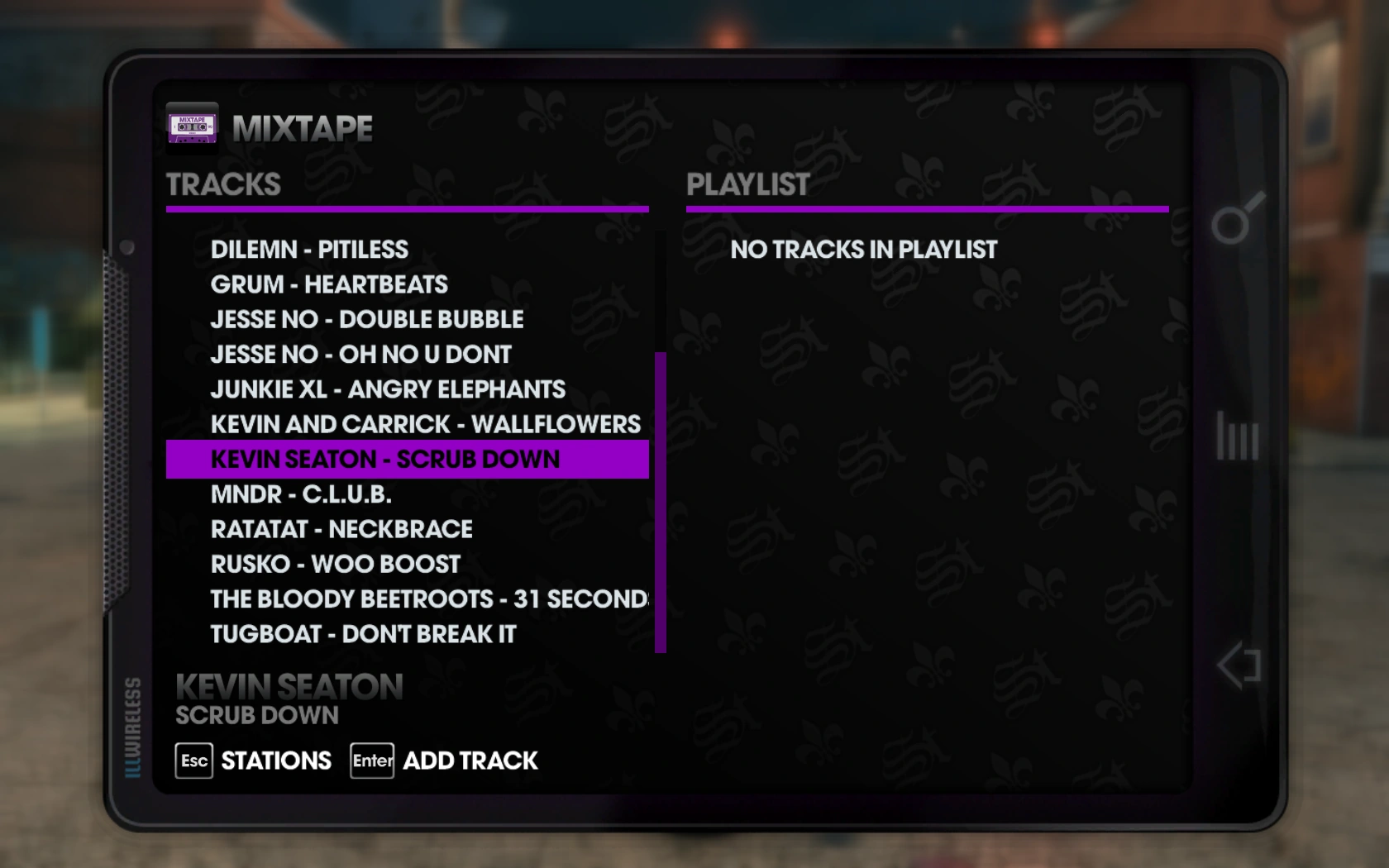Select DILEMN - PITILESS track
The width and height of the screenshot is (1389, 868).
[x=309, y=249]
